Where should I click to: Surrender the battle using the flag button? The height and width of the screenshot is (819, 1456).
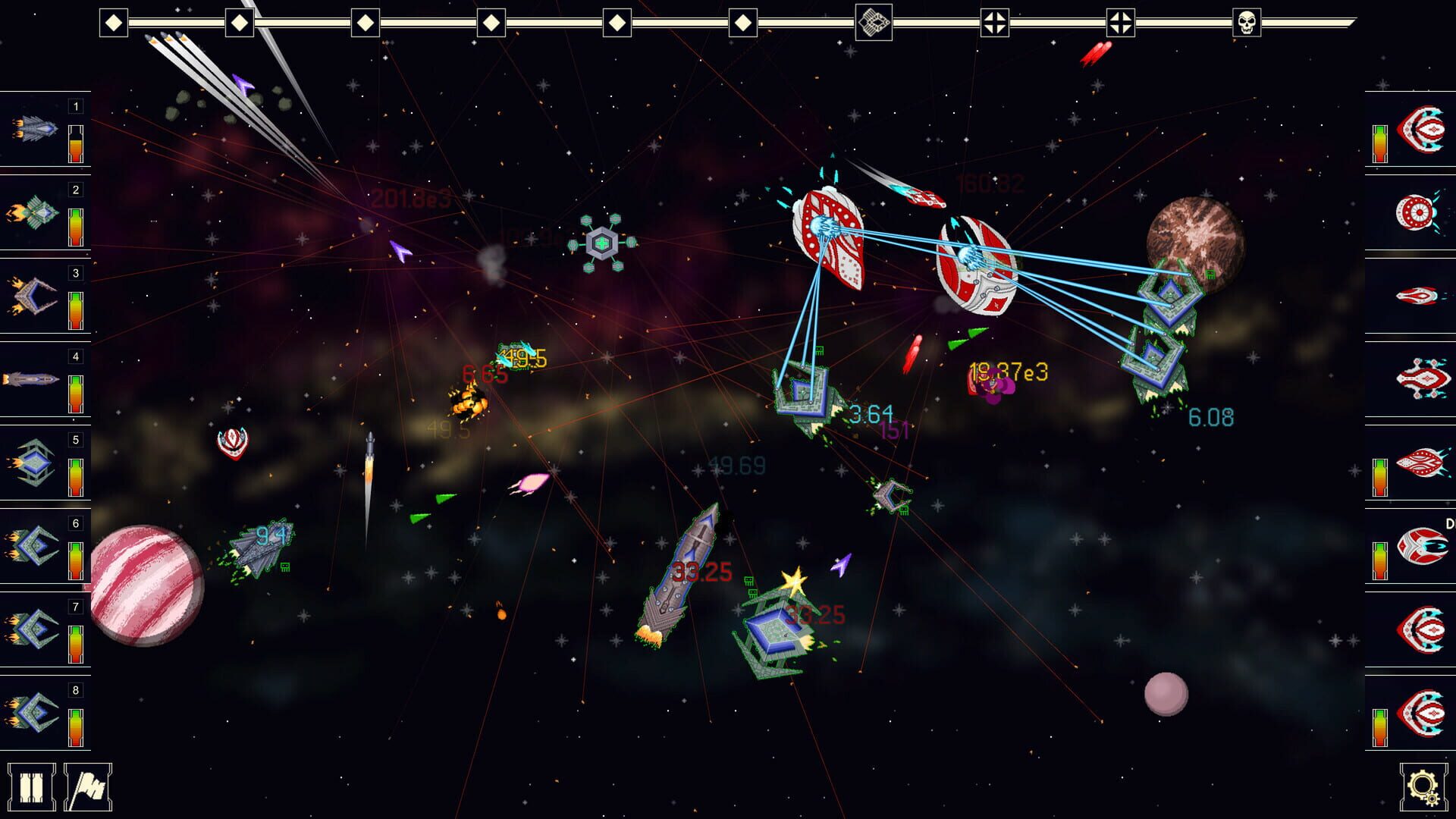(x=89, y=786)
